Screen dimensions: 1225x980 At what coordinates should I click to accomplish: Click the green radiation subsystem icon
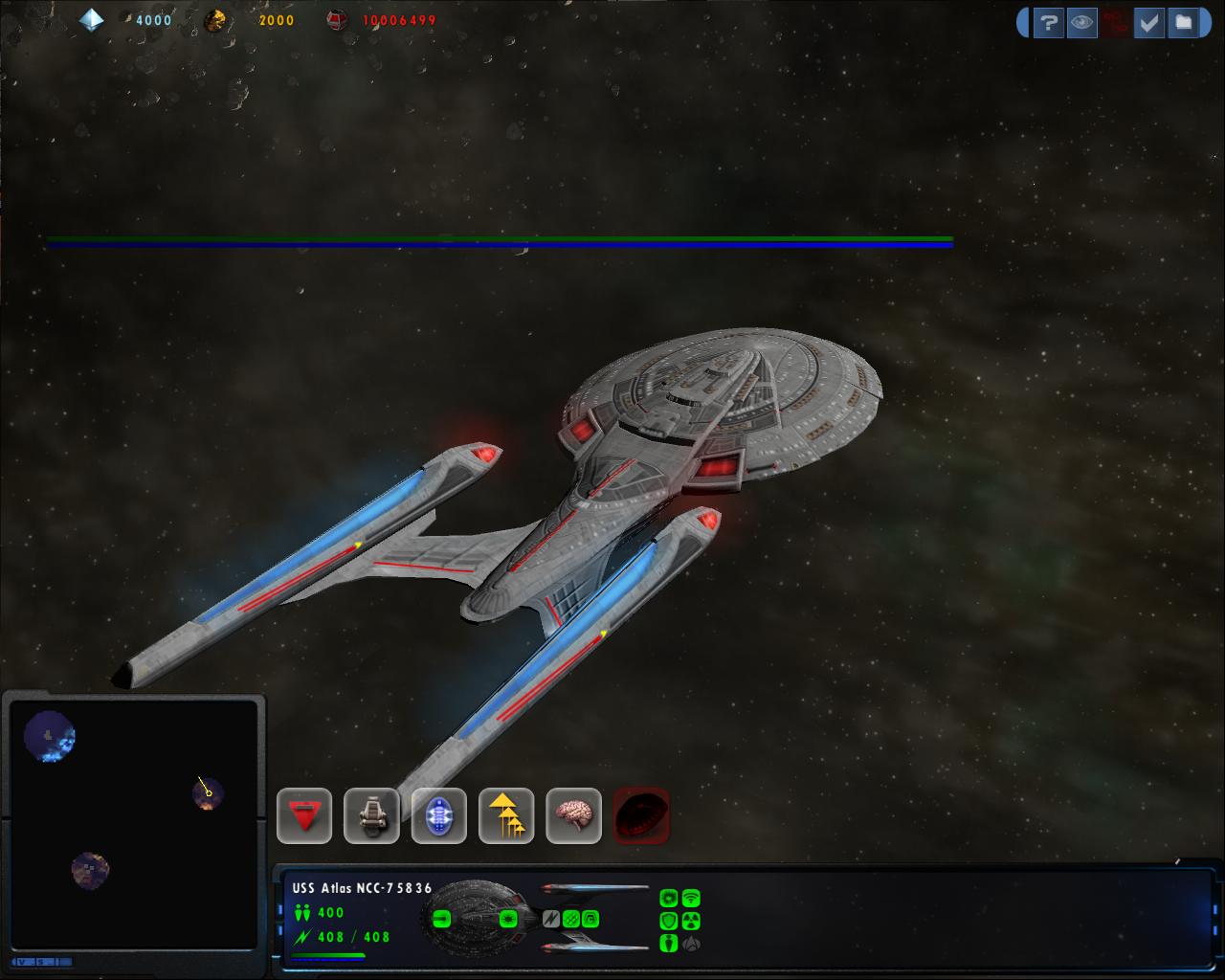click(x=691, y=921)
